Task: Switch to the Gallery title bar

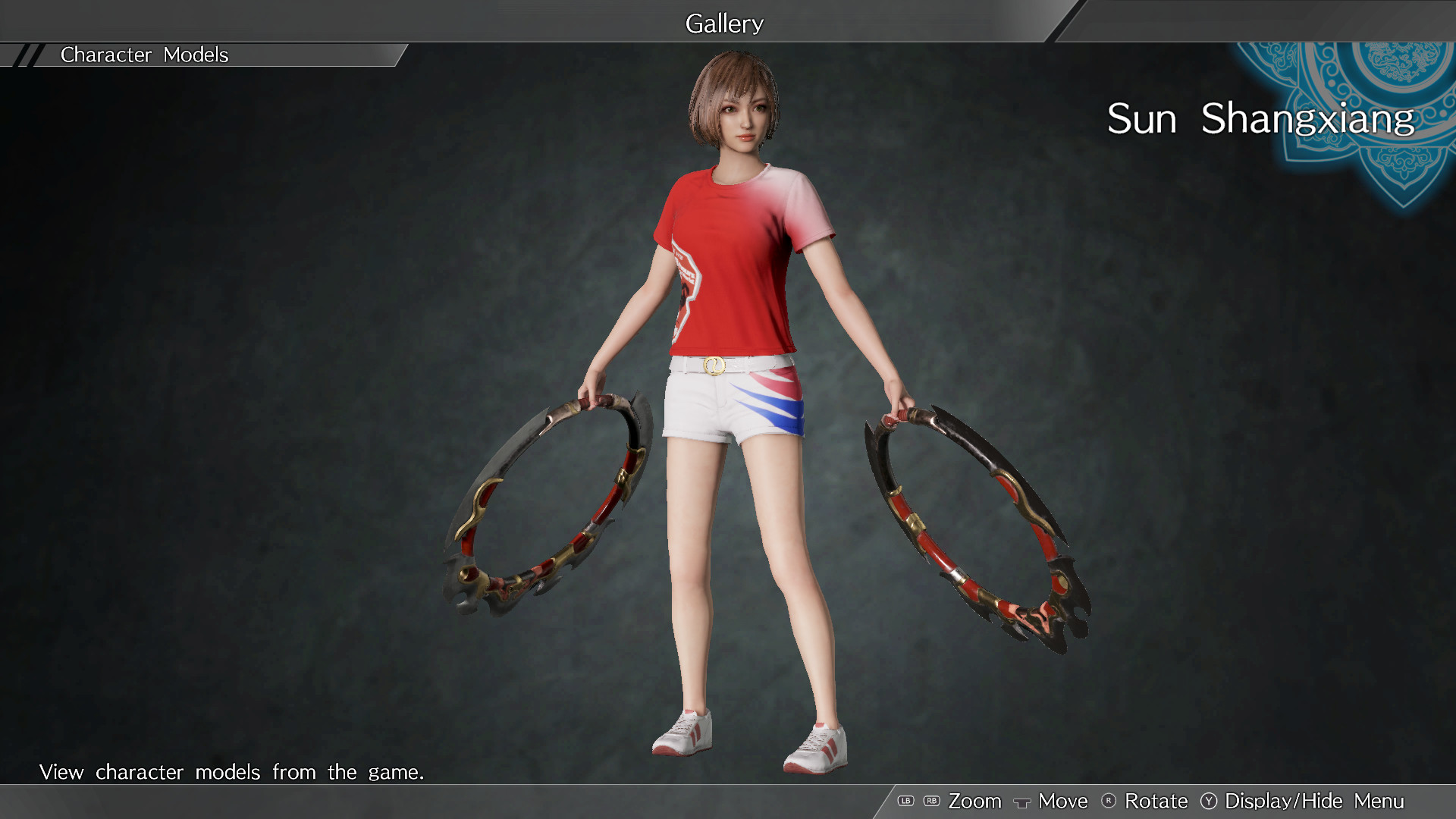Action: pos(724,23)
